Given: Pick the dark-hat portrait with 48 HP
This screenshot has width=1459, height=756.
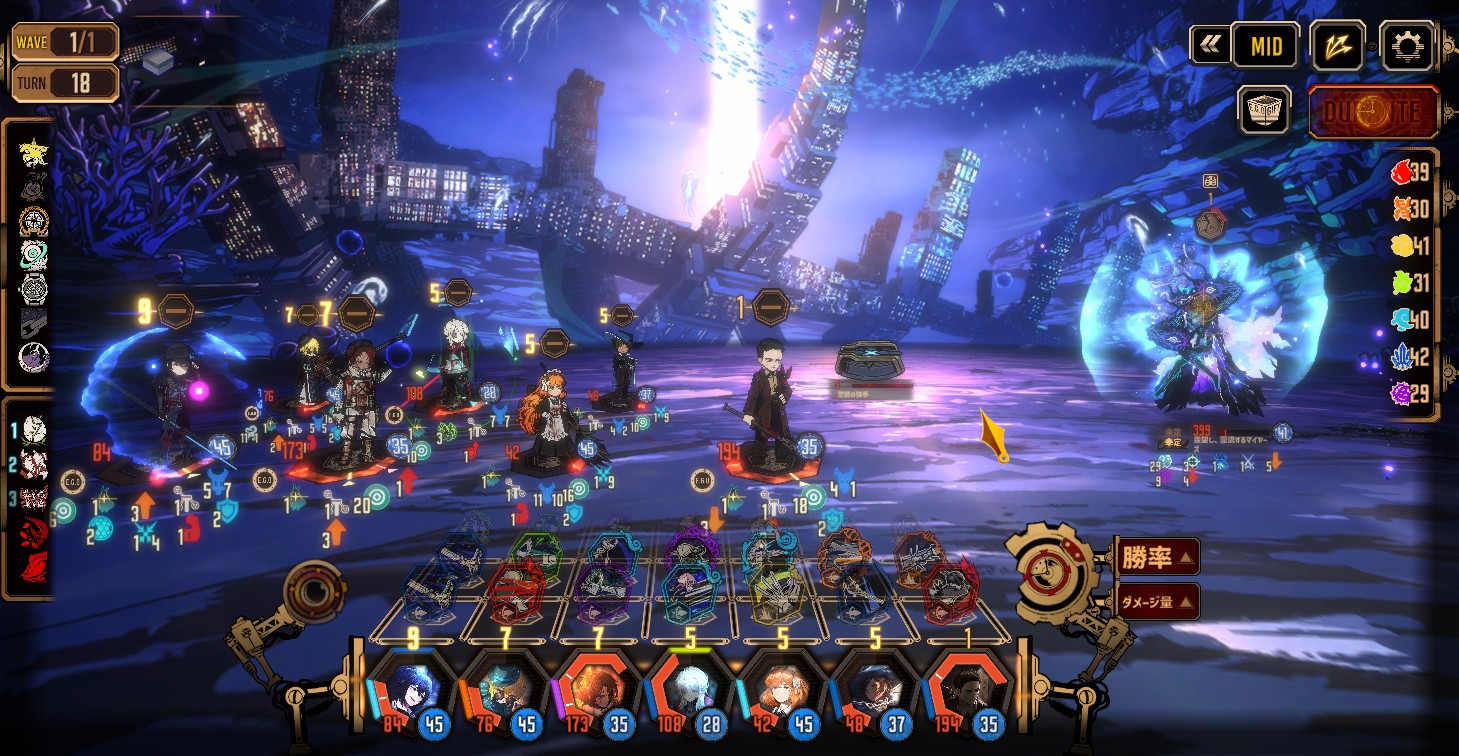Looking at the screenshot, I should pos(871,690).
